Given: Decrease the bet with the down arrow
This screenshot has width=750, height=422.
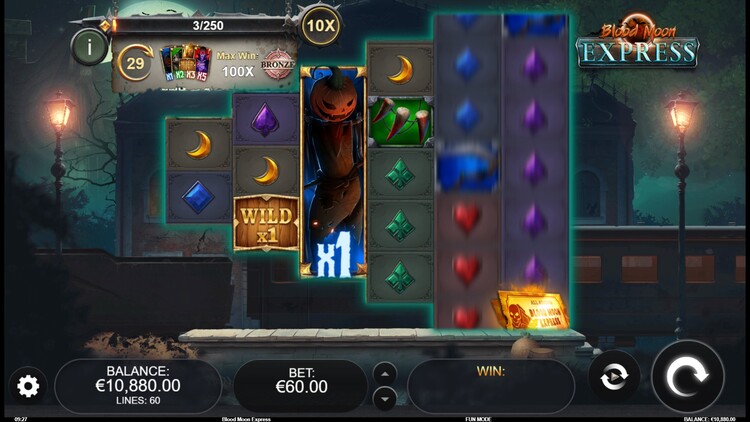Looking at the screenshot, I should 385,397.
